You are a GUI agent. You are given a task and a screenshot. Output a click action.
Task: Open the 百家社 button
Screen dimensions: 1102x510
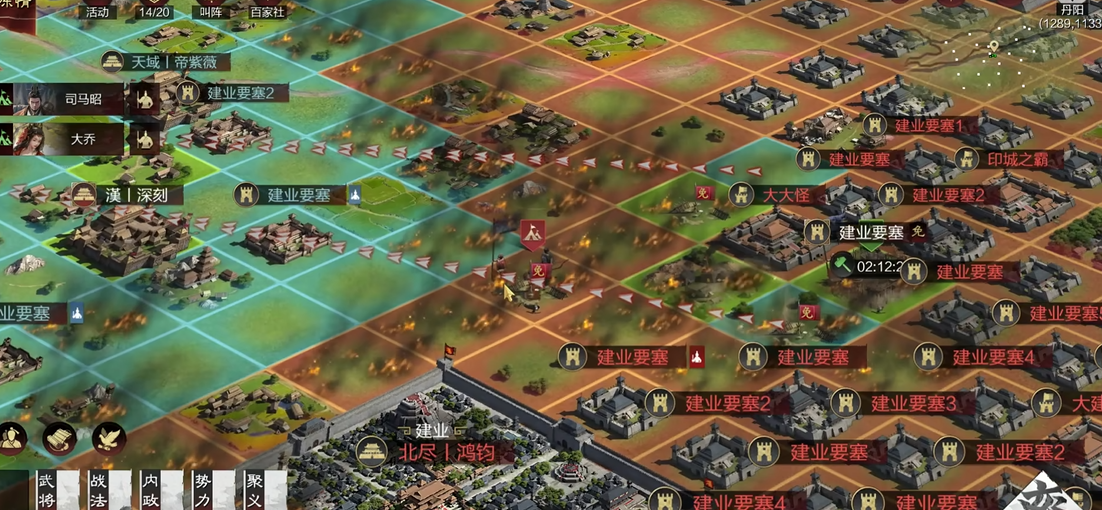(x=267, y=12)
